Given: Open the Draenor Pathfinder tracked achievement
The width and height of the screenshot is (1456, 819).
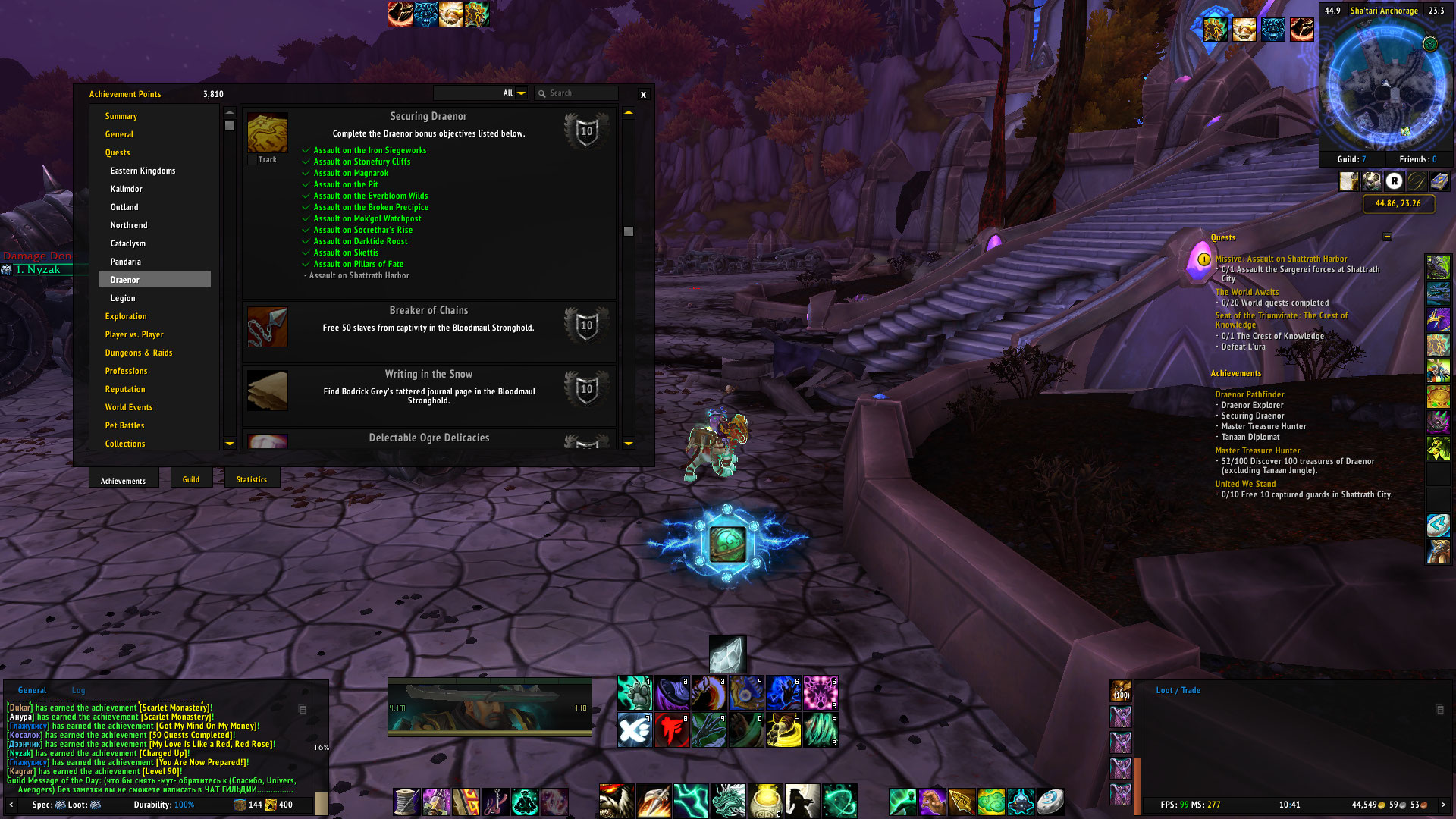Looking at the screenshot, I should tap(1249, 394).
